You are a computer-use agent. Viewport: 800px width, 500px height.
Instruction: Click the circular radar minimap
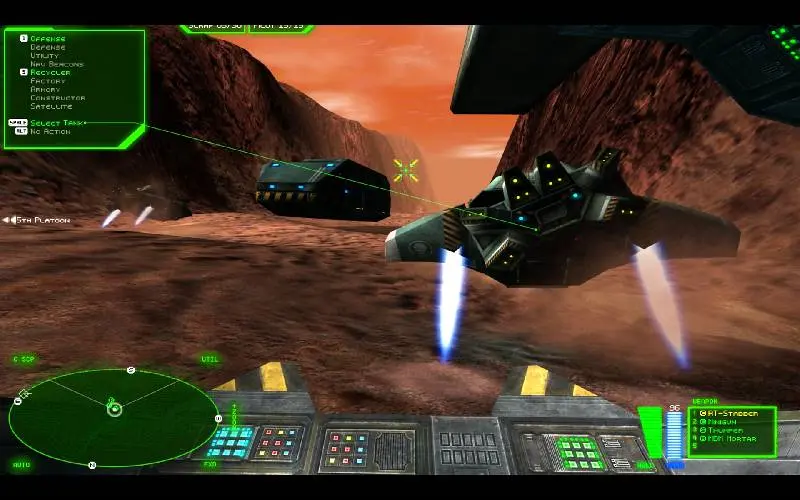click(113, 417)
